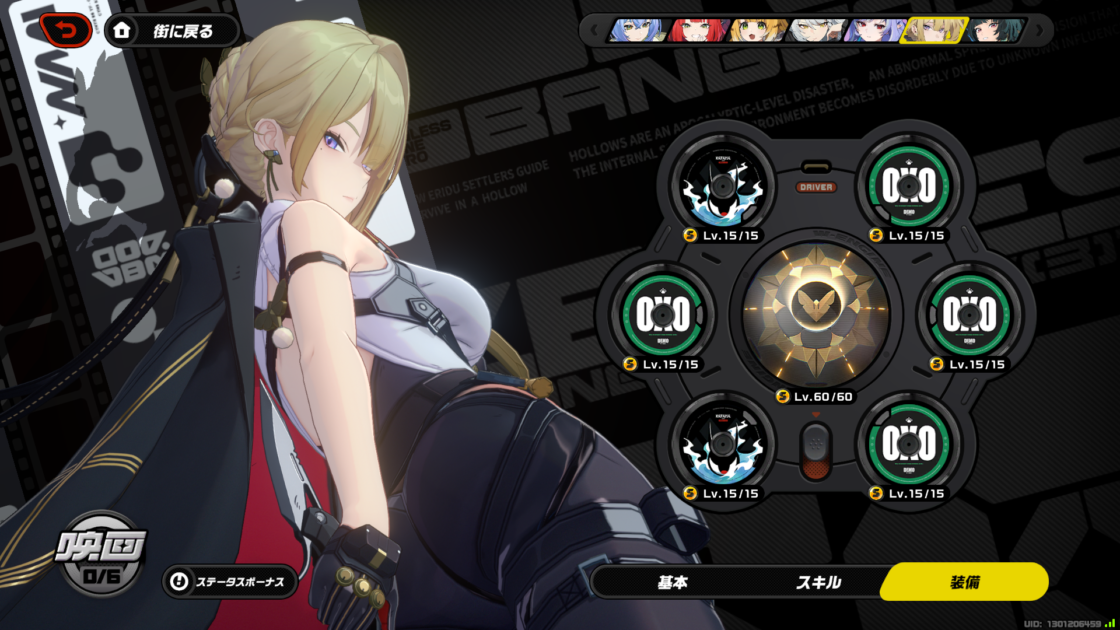This screenshot has width=1120, height=630.
Task: Show previous characters with the left arrow
Action: 595,30
